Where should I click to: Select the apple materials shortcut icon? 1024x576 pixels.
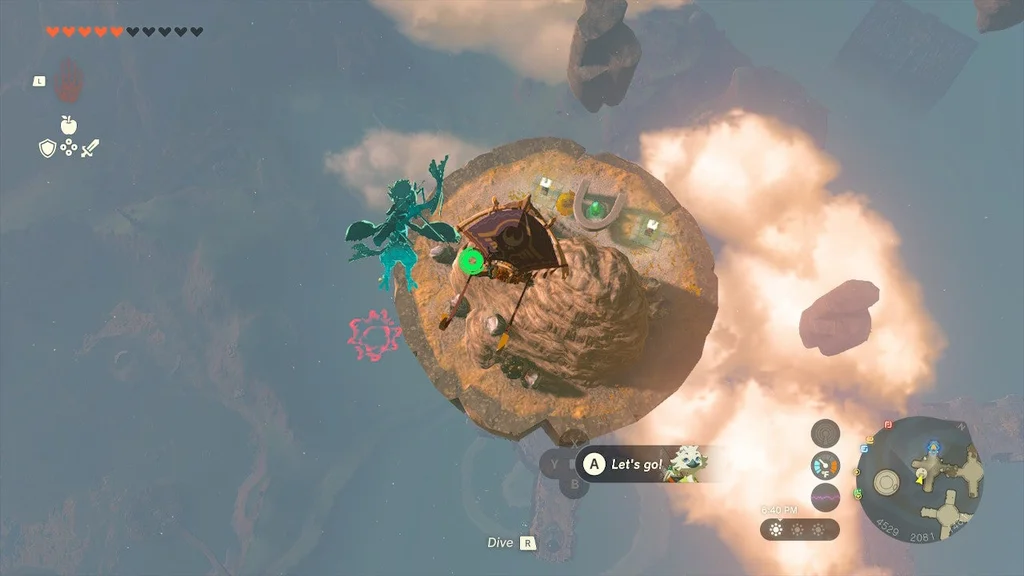(x=69, y=125)
